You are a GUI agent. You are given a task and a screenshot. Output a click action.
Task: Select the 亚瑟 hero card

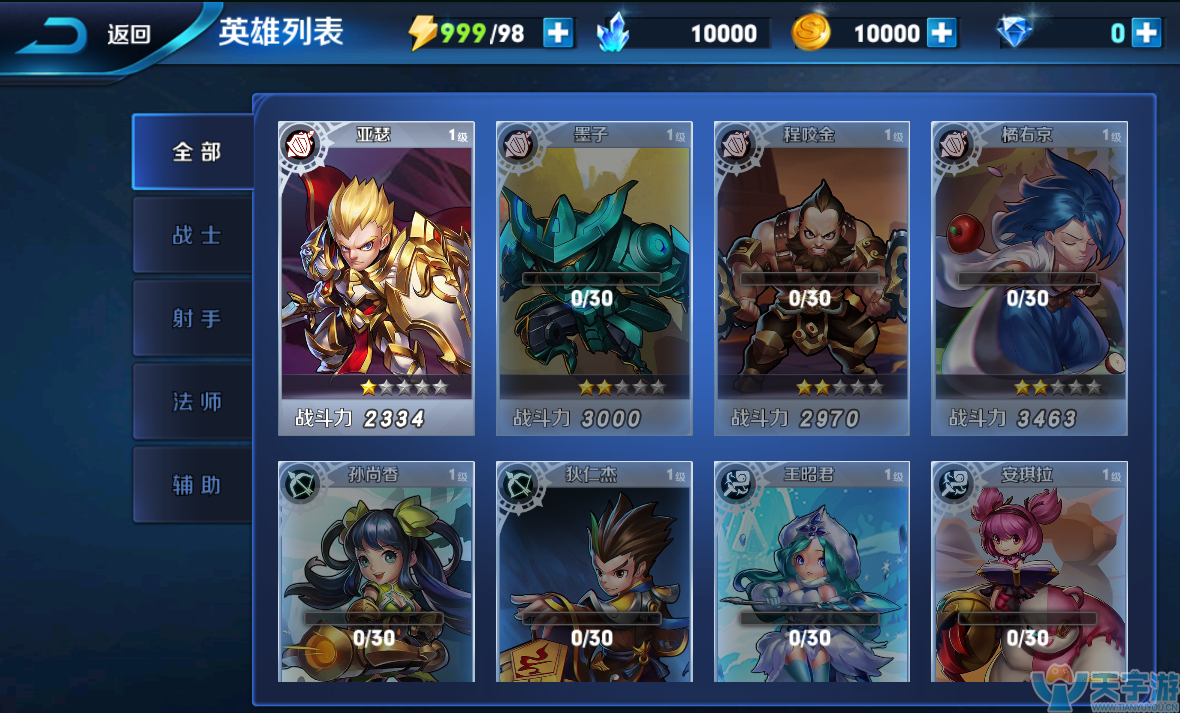[x=376, y=279]
